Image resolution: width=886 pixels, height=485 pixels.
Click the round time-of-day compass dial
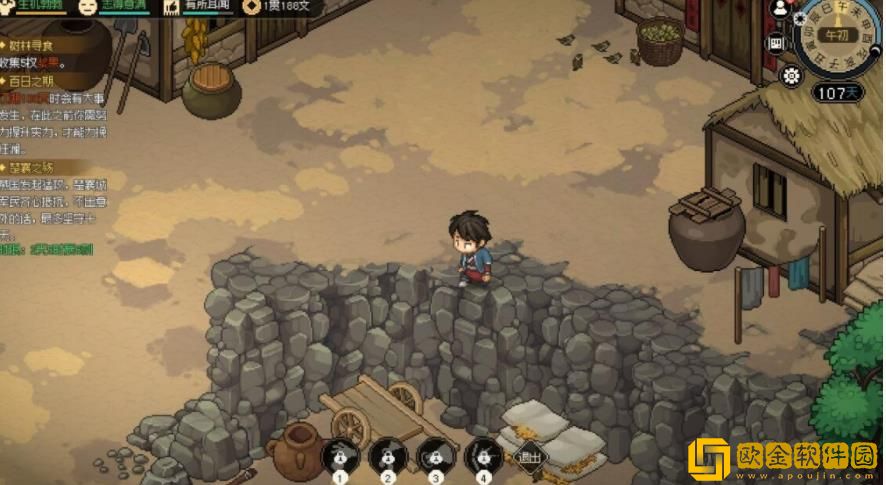[835, 37]
